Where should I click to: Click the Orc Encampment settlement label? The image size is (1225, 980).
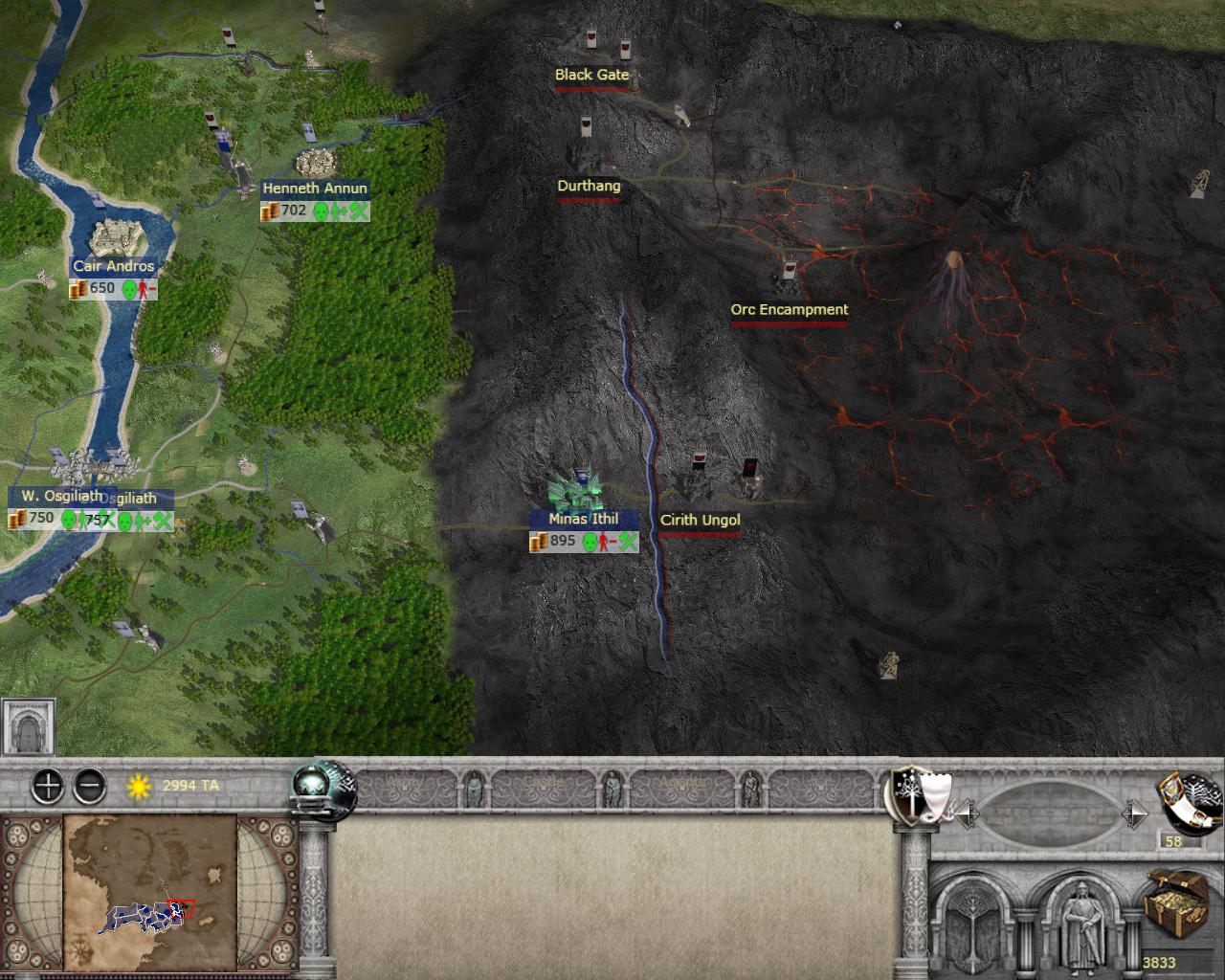(789, 310)
